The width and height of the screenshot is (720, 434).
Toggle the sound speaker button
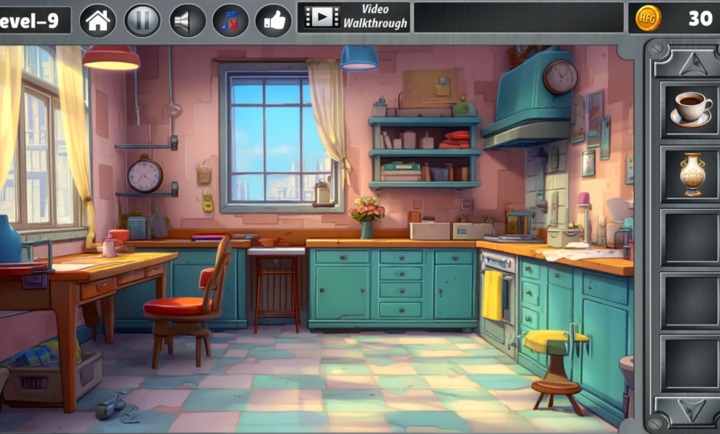(x=186, y=19)
